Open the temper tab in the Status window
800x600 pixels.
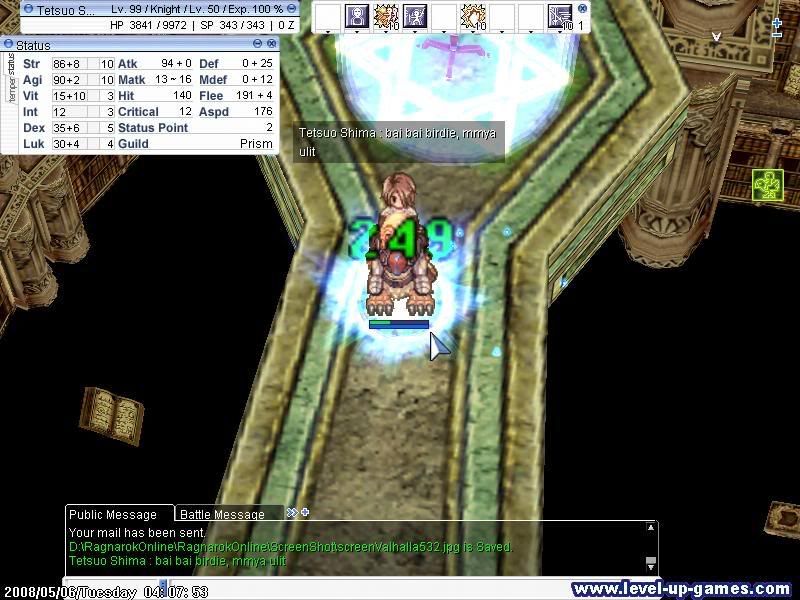(11, 89)
